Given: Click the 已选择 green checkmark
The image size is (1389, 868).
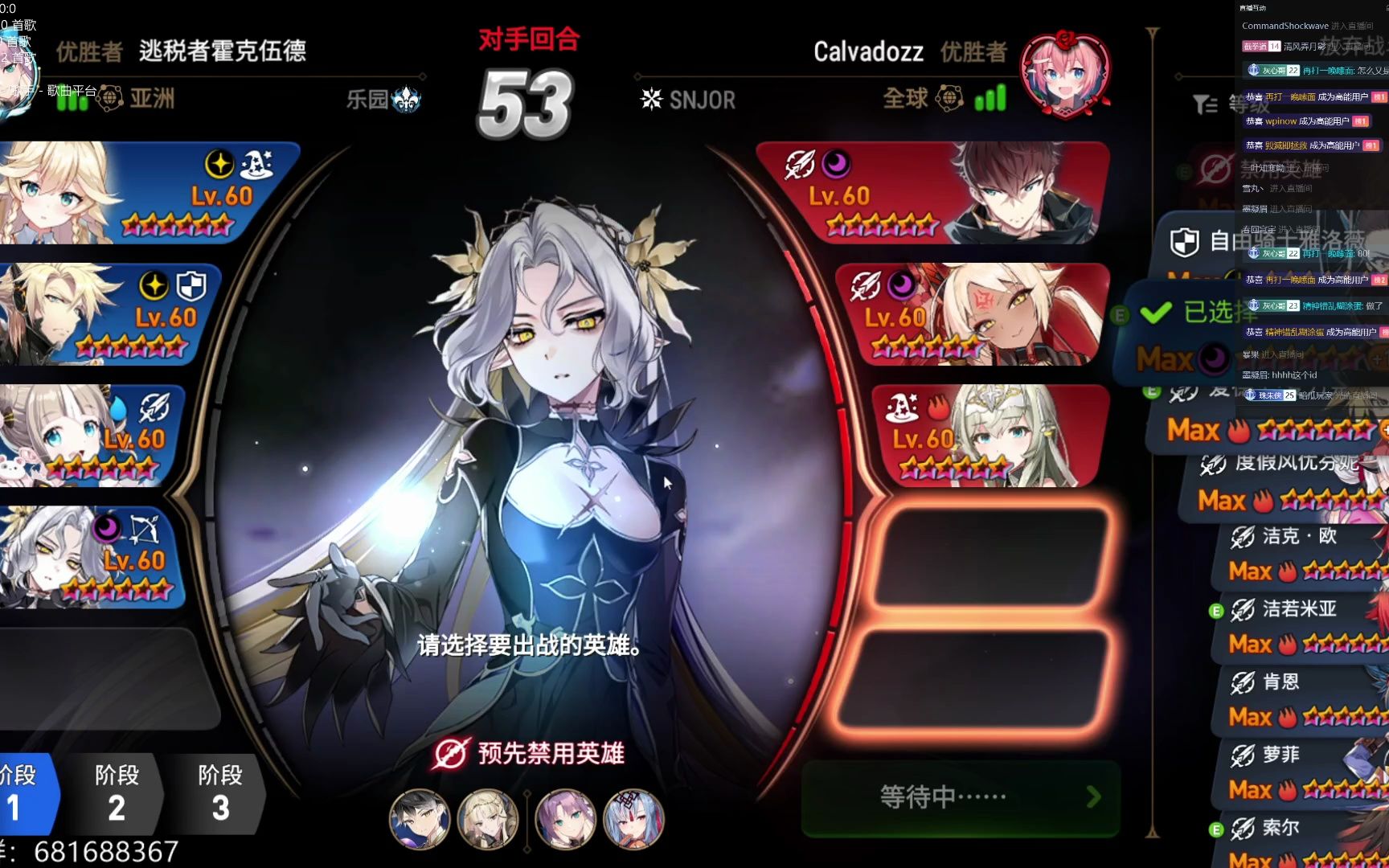Looking at the screenshot, I should [x=1157, y=312].
